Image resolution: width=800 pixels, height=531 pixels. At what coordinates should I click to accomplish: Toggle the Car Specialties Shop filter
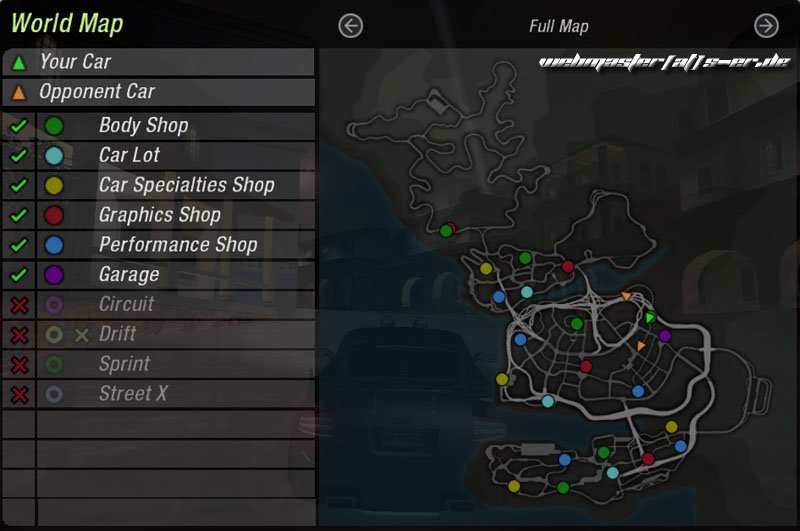click(18, 186)
